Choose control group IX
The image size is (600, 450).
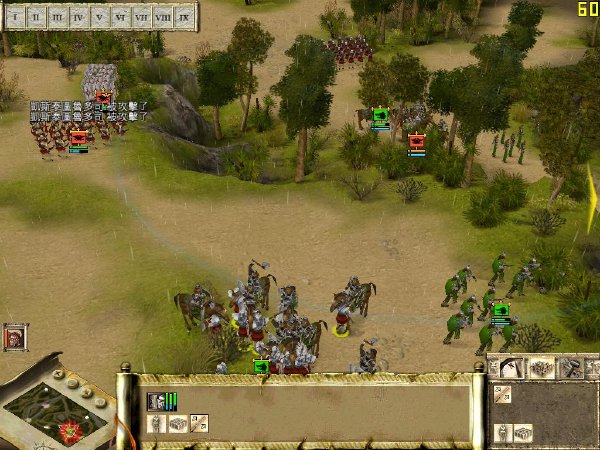tap(185, 17)
